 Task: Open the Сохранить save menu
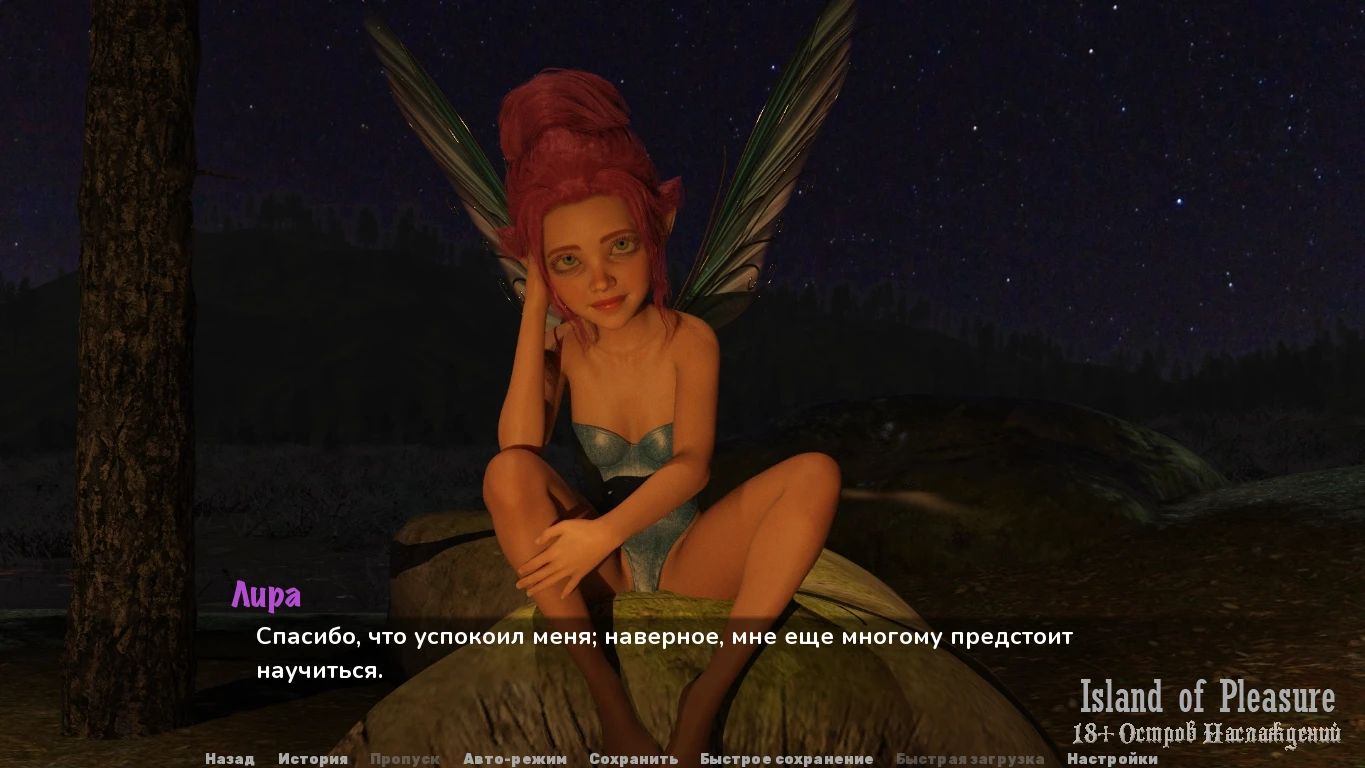coord(633,759)
